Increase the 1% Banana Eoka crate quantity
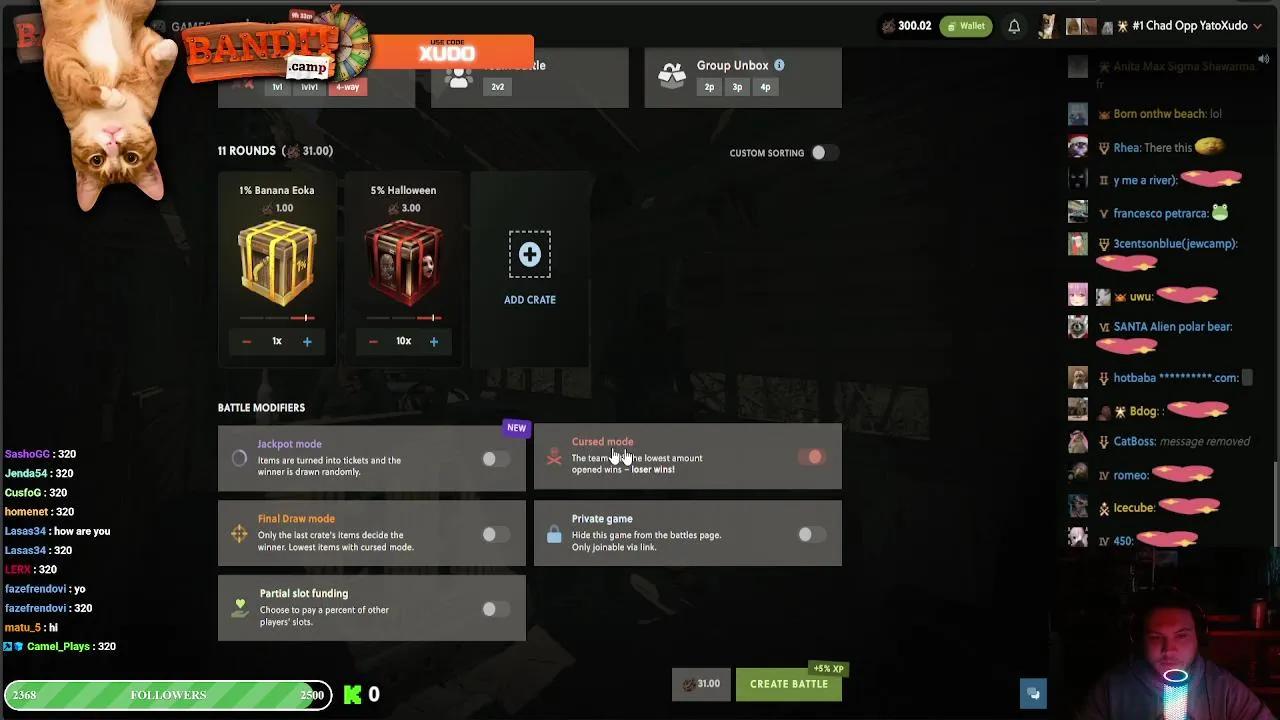 pos(307,341)
